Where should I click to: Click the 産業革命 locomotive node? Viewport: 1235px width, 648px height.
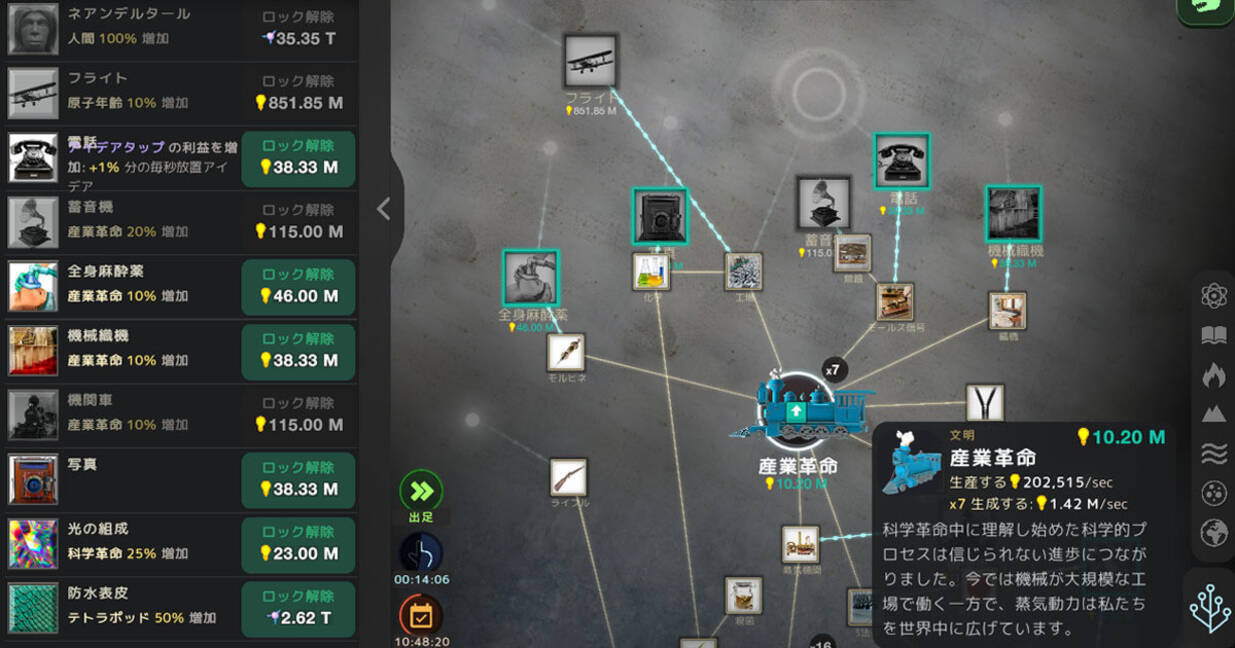[x=798, y=410]
